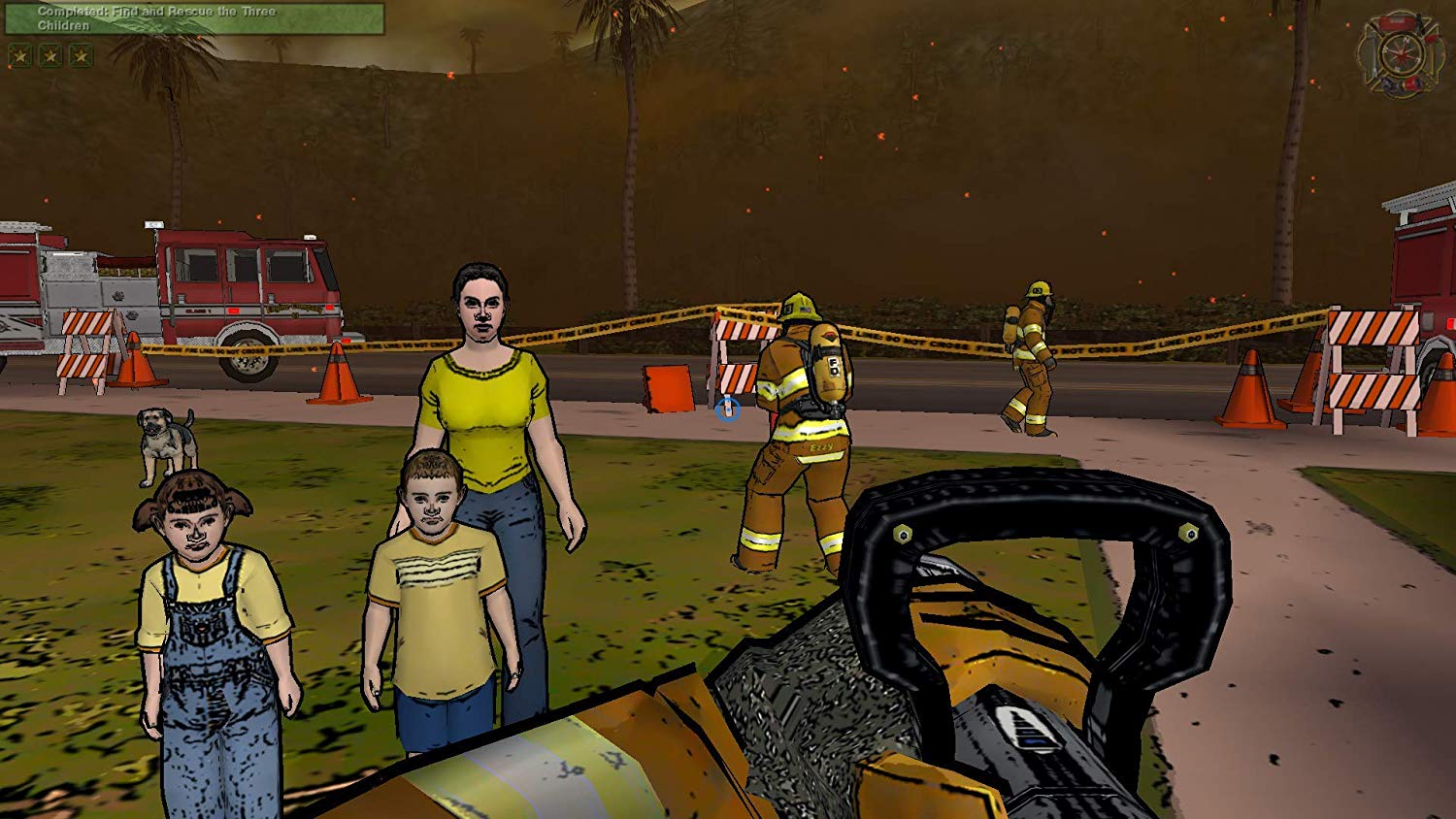Select the blue circle interaction marker

click(730, 410)
